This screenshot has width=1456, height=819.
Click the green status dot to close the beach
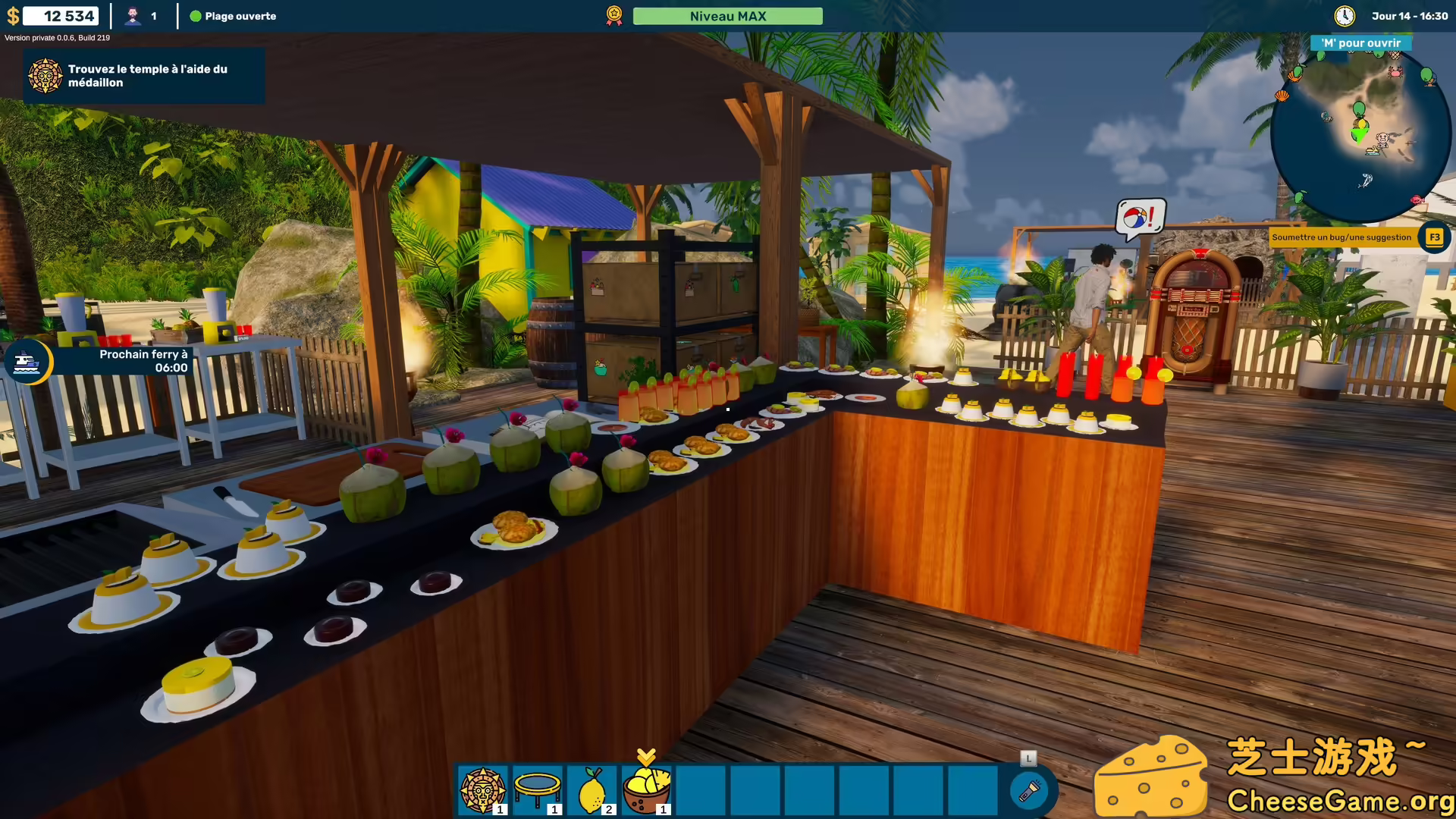pos(196,16)
